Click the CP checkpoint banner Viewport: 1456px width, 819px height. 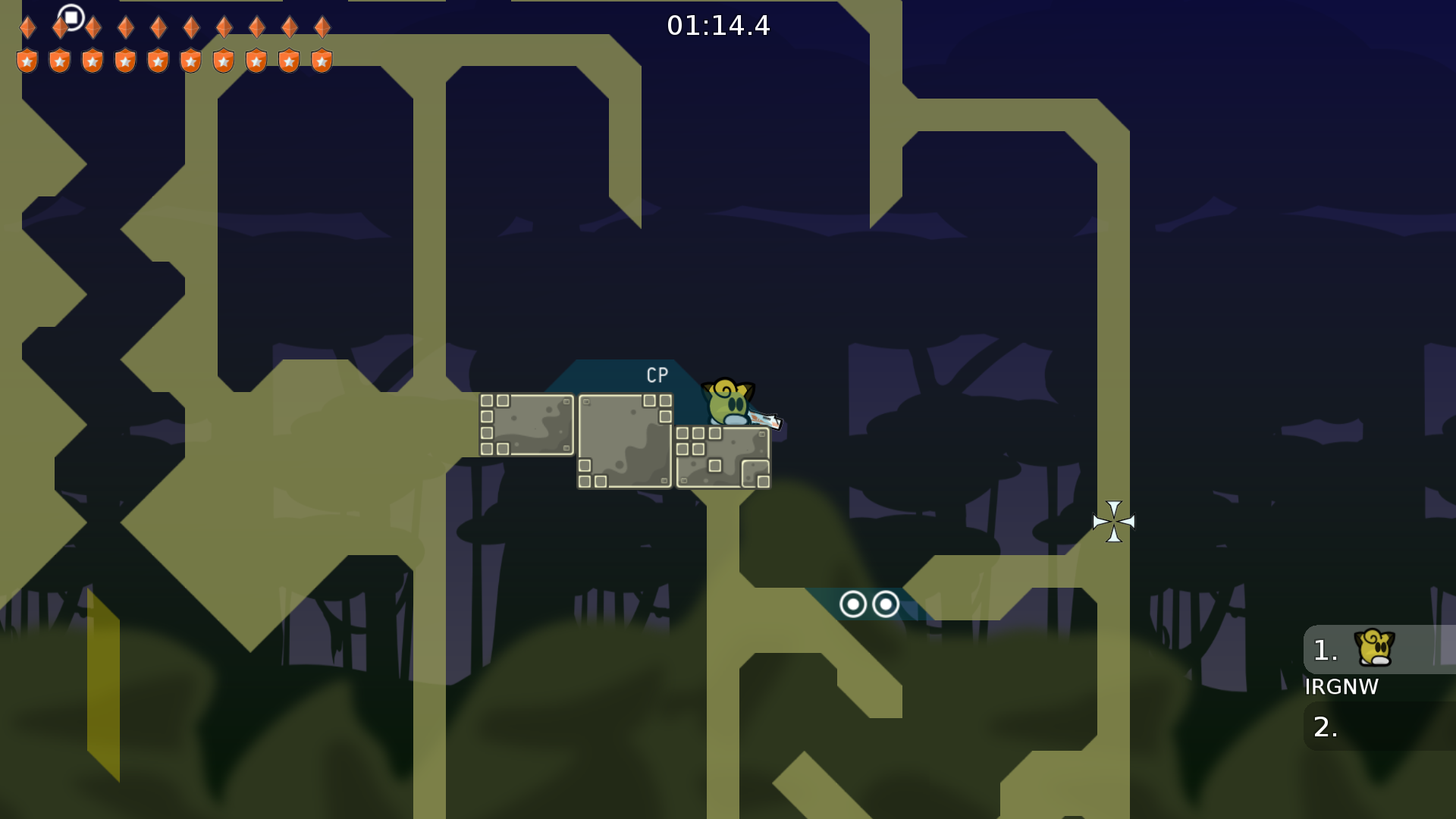click(657, 374)
